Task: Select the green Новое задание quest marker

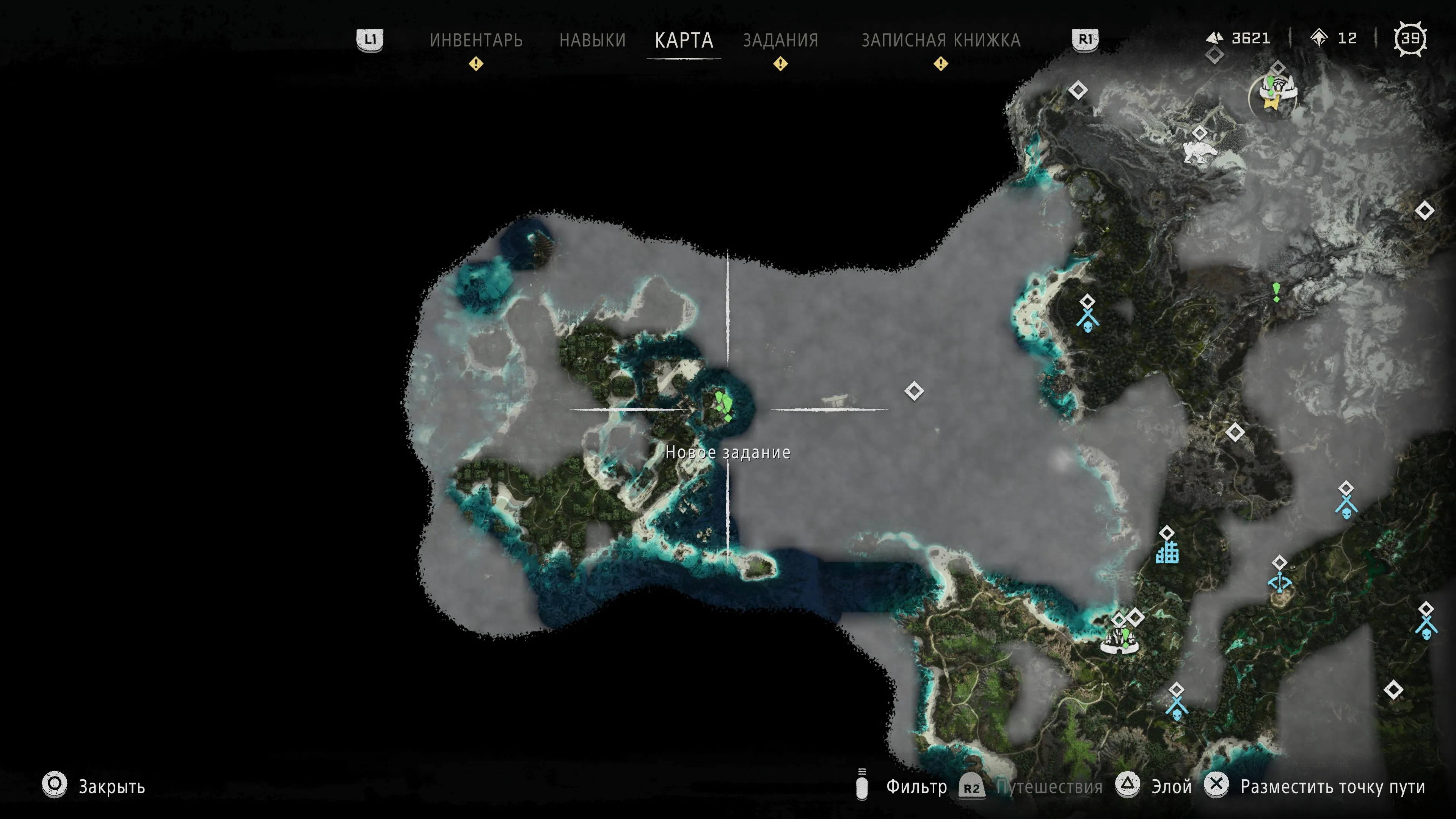Action: [723, 405]
